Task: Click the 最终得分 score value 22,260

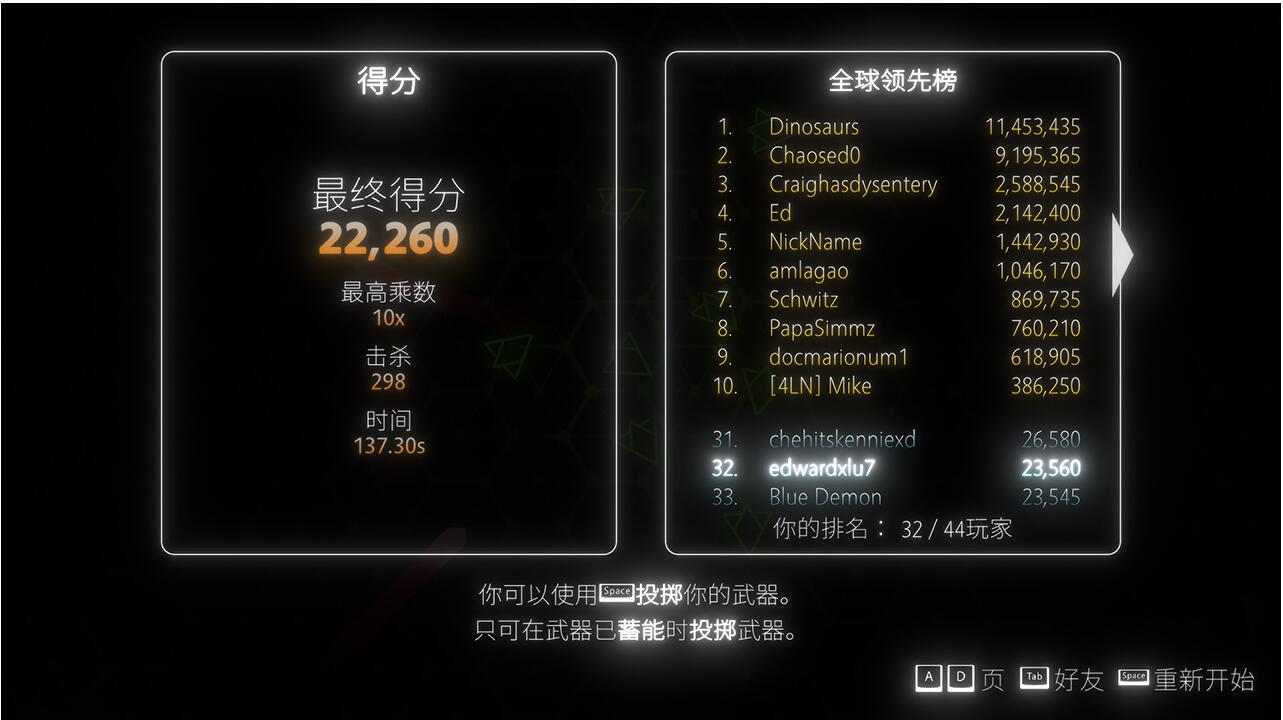Action: tap(387, 238)
